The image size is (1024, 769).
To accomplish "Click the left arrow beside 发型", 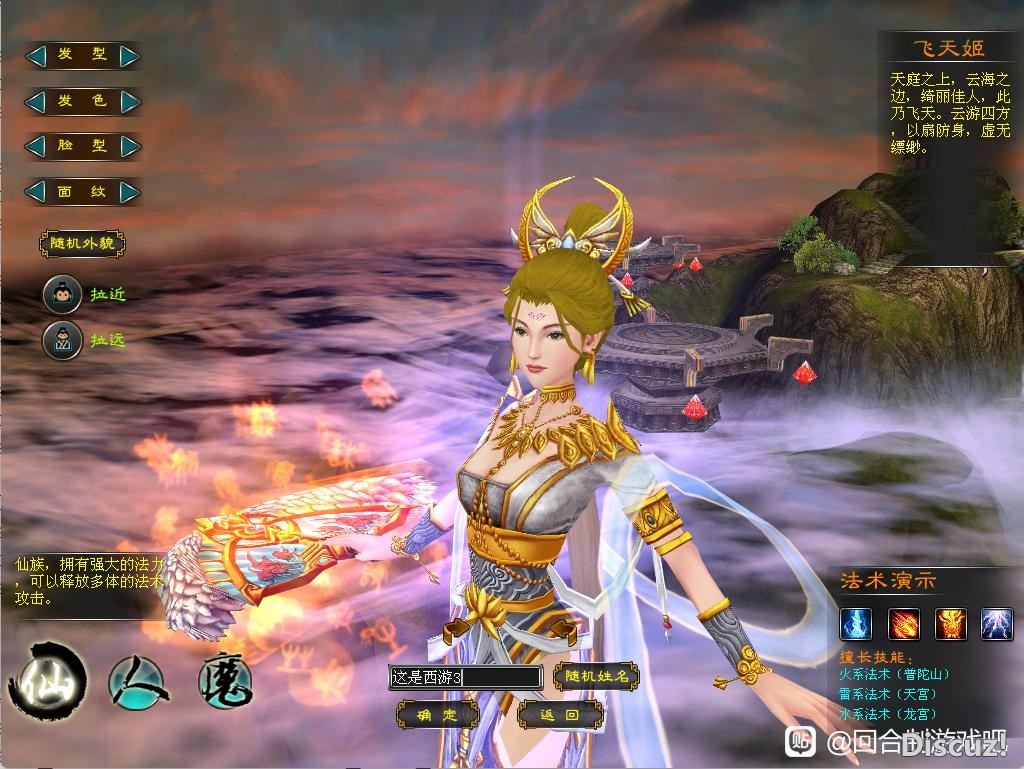I will (x=36, y=56).
